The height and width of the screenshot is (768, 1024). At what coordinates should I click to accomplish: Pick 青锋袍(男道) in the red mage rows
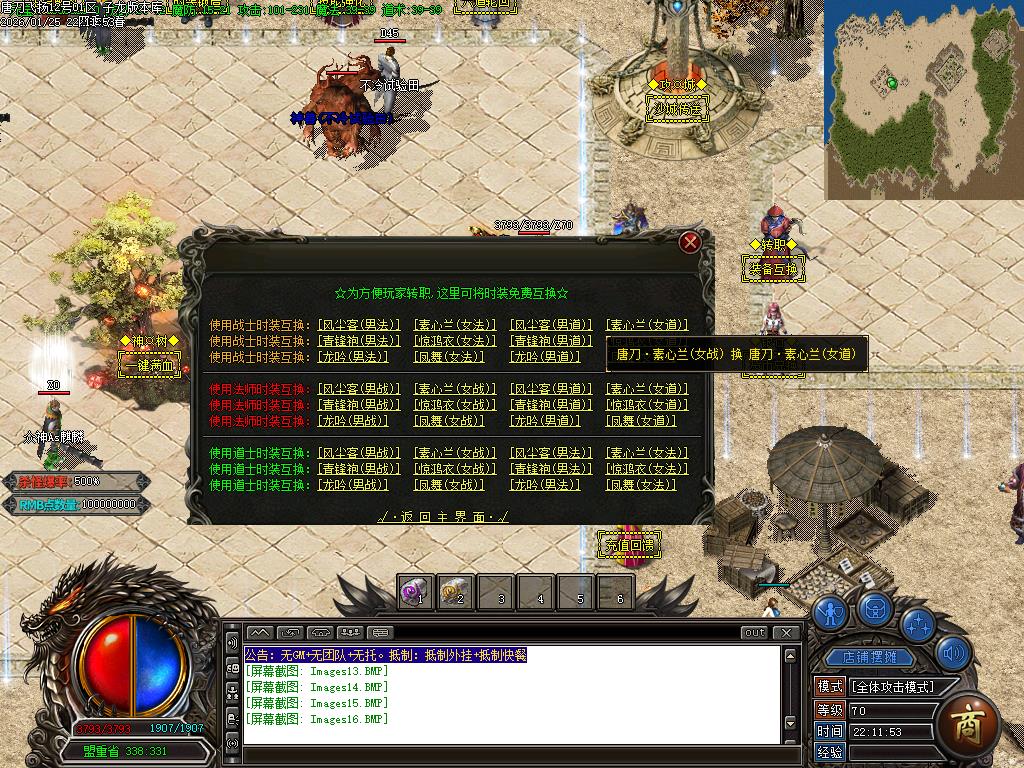tap(551, 405)
